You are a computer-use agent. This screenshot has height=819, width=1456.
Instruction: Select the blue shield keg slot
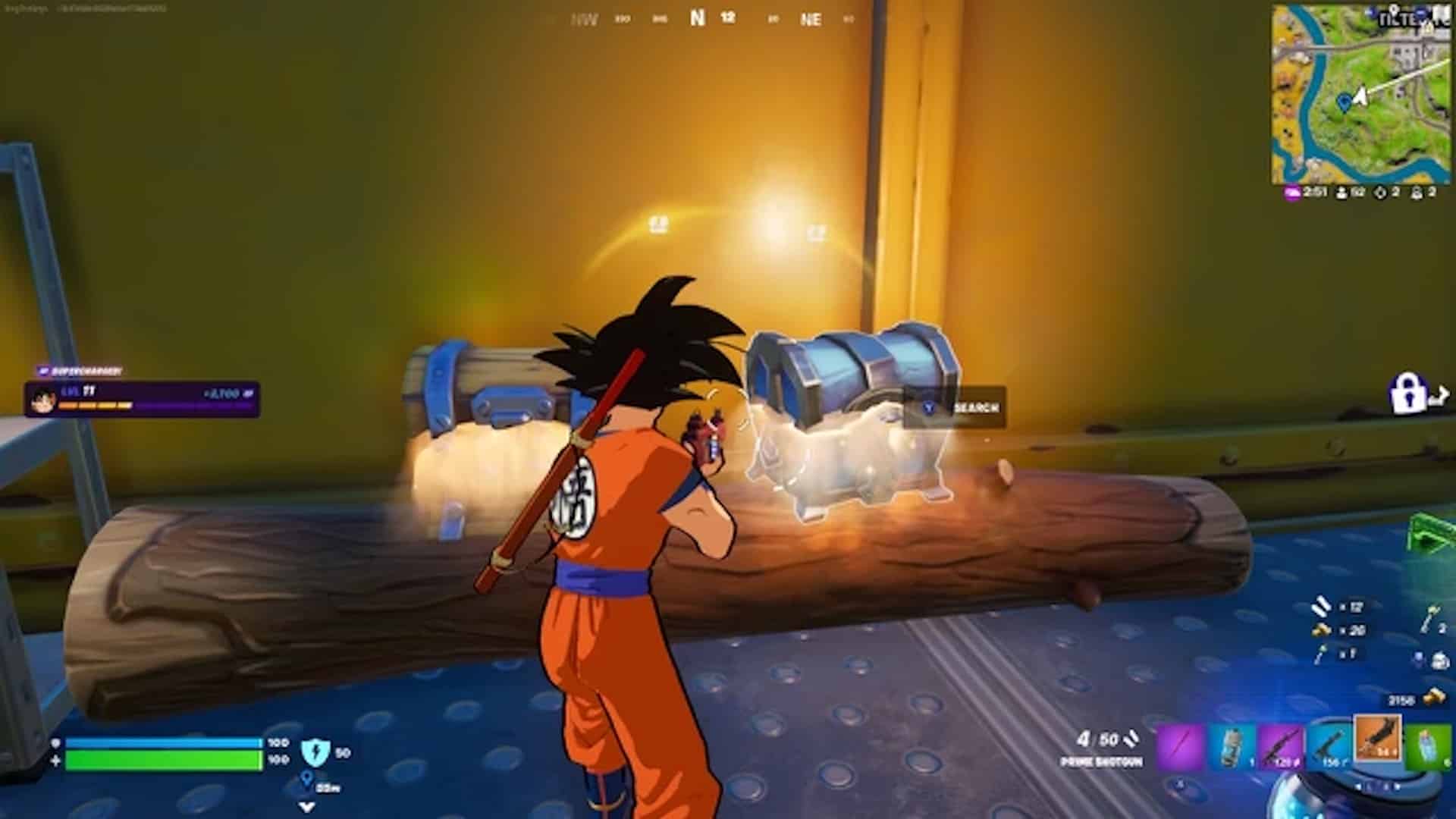(x=1232, y=745)
